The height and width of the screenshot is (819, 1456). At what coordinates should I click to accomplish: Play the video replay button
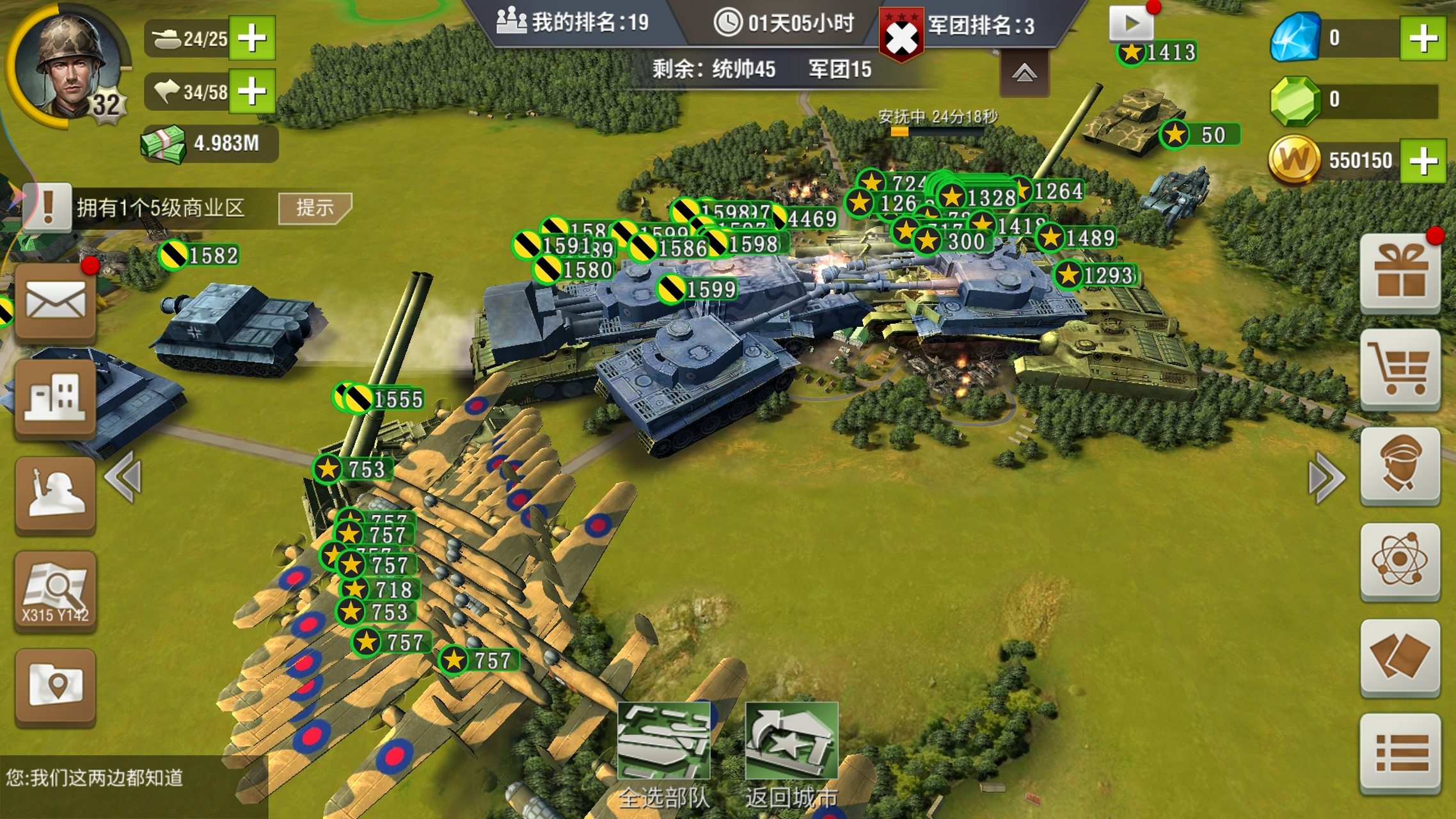coord(1131,24)
